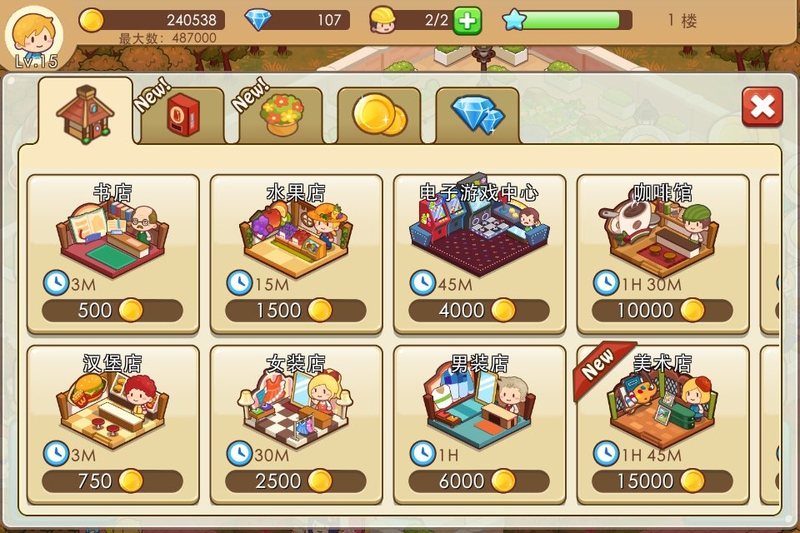Select the 汉堡店 burger shop card
The width and height of the screenshot is (800, 533).
tap(113, 425)
